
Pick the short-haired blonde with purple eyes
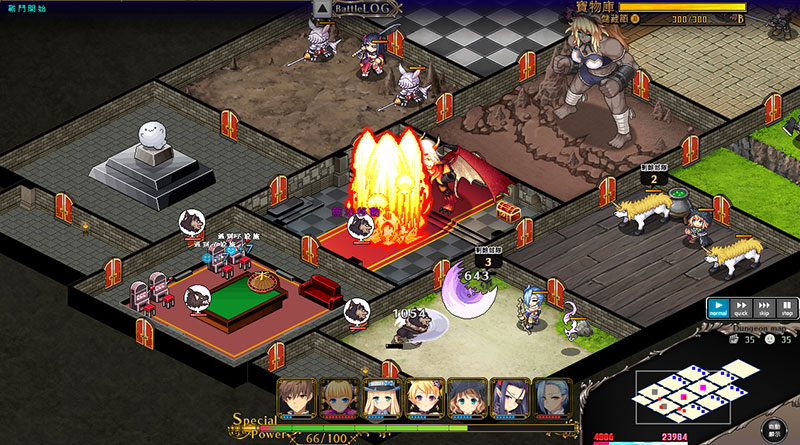422,397
